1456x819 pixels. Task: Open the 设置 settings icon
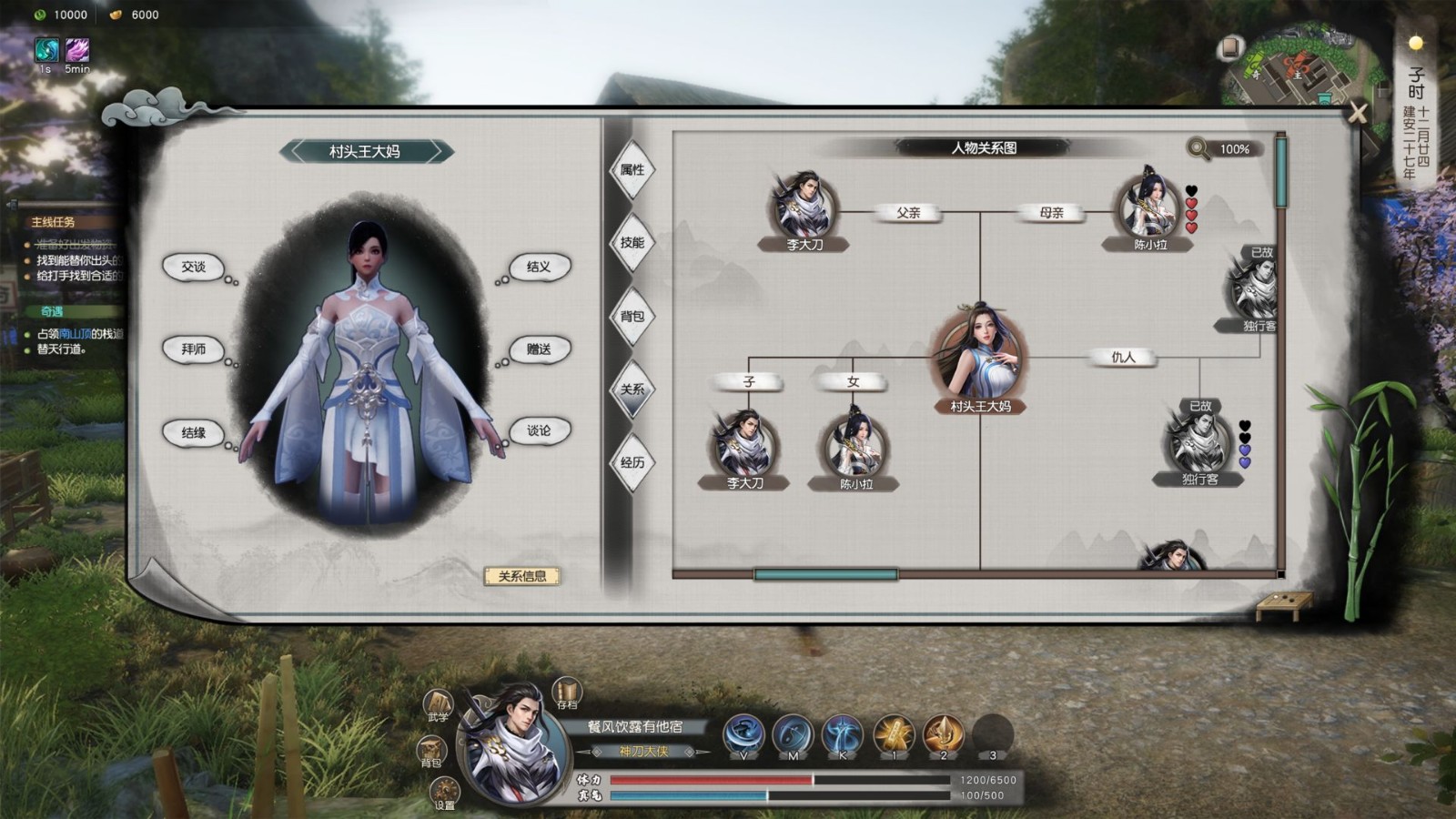444,791
